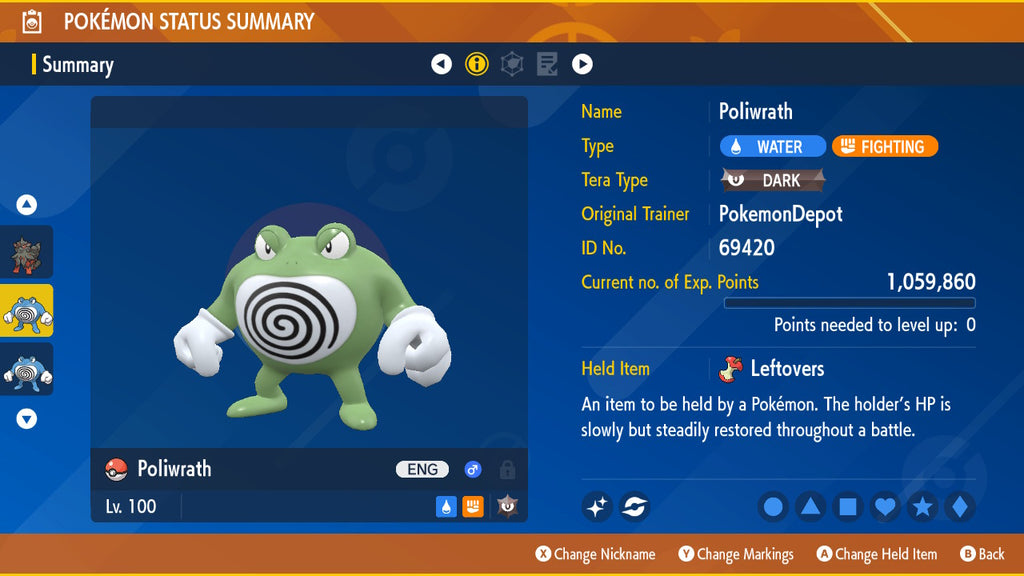Click the up arrow above the party list

point(27,205)
